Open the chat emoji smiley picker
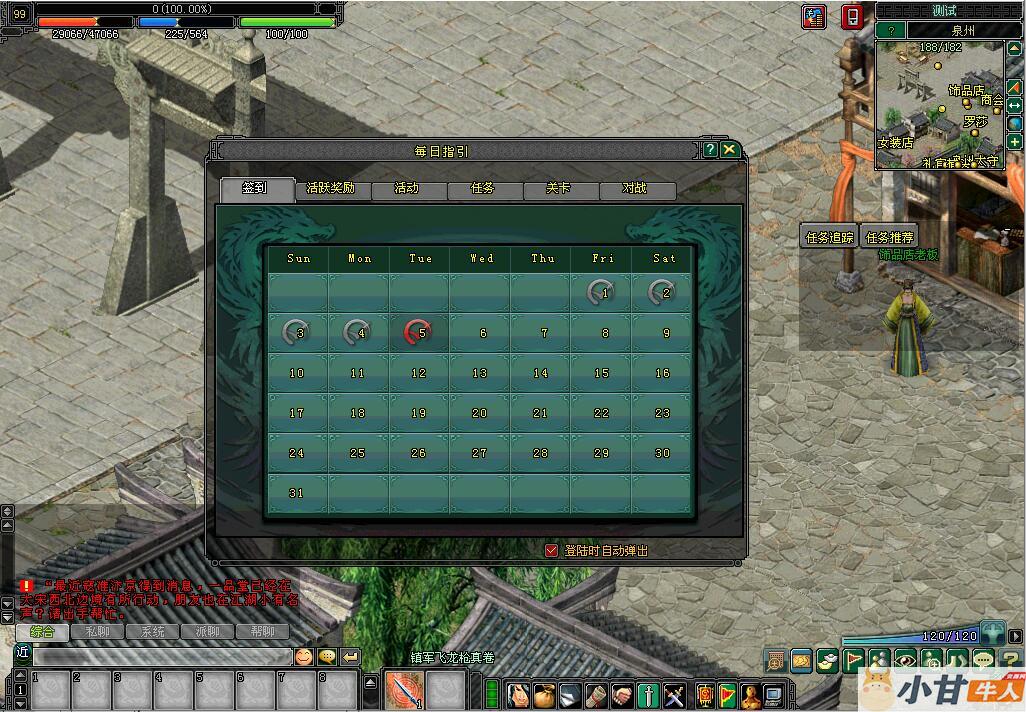Screen dimensions: 1026x712 click(x=303, y=657)
